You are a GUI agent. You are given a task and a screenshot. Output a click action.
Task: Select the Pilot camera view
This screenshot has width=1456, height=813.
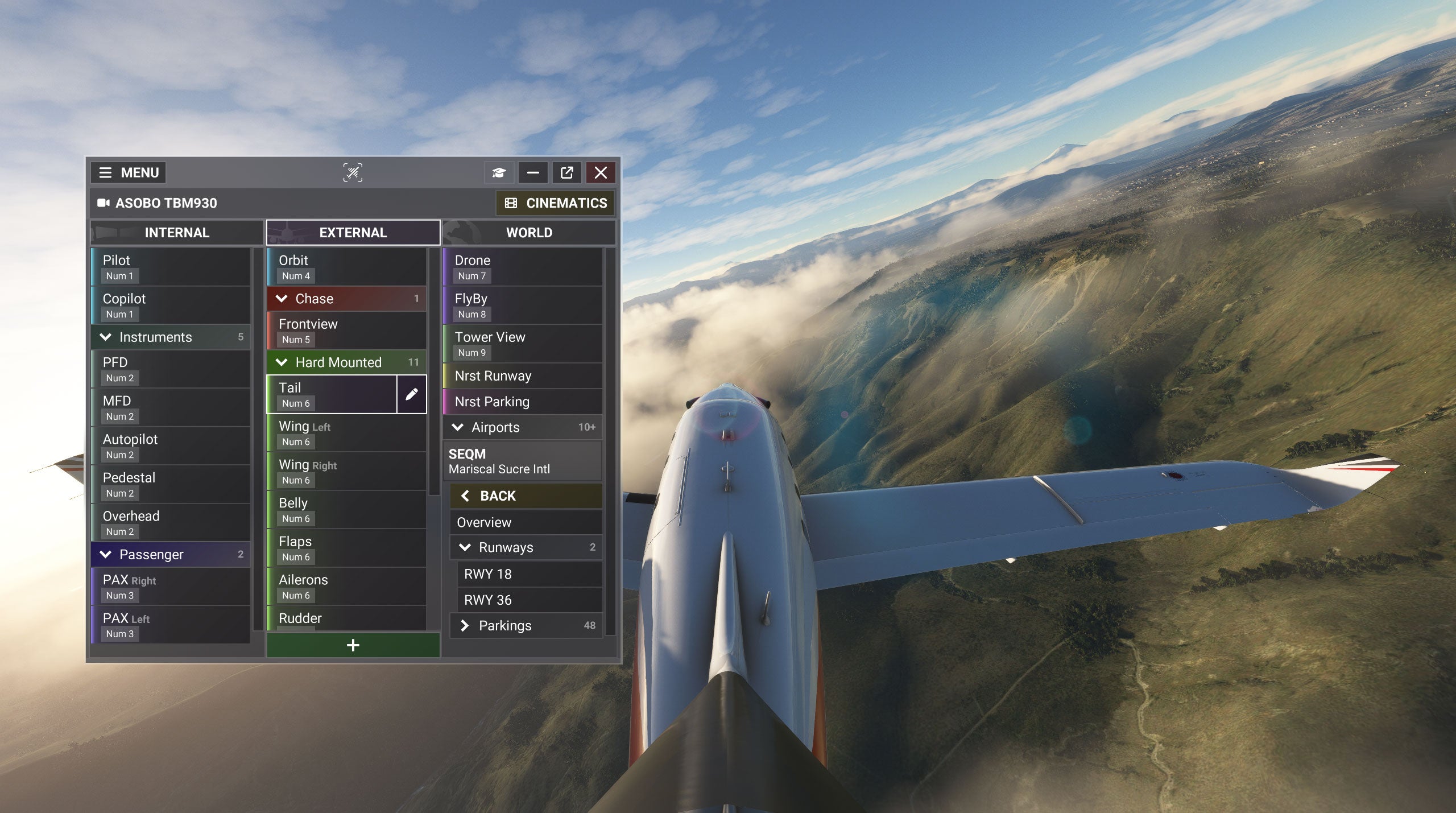[x=171, y=267]
